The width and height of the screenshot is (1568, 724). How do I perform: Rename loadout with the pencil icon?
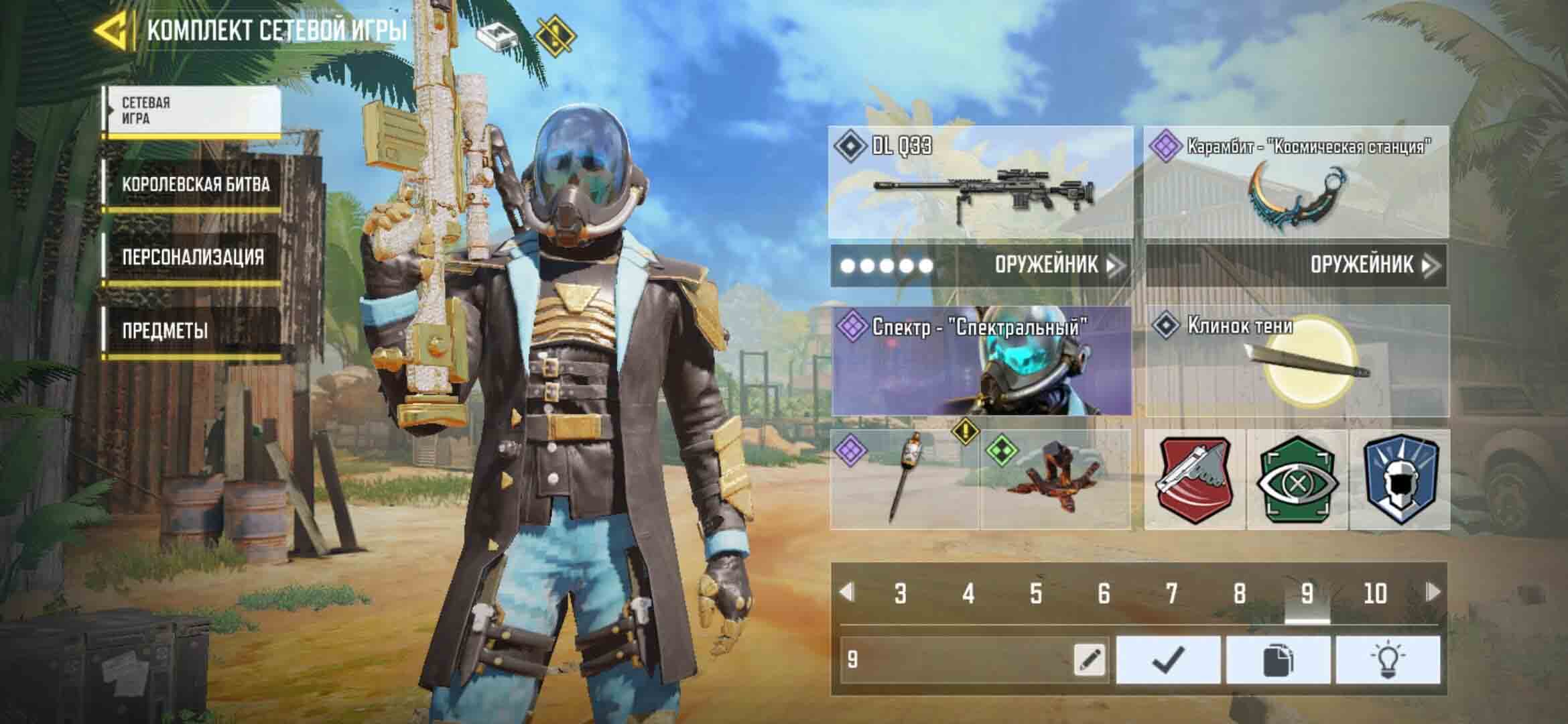pyautogui.click(x=1089, y=660)
